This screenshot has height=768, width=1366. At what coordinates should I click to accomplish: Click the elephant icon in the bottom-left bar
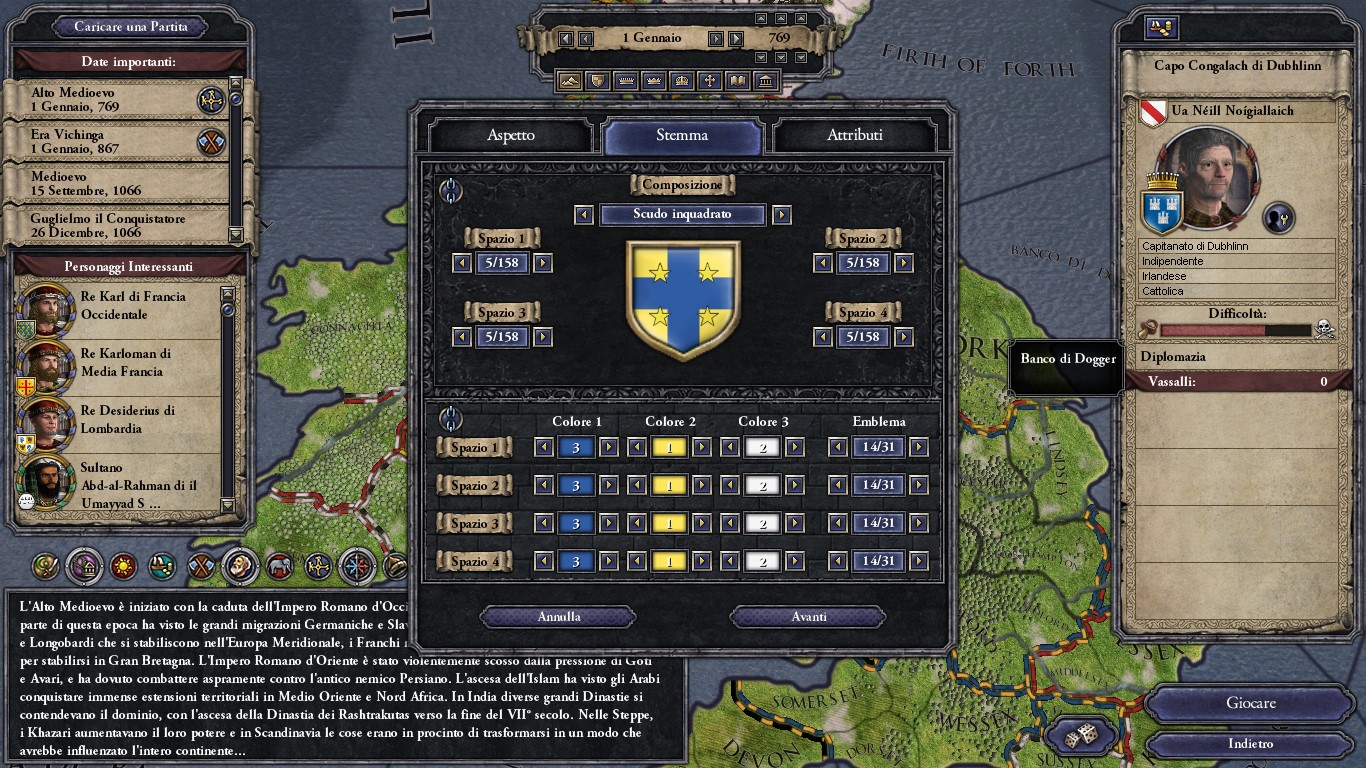coord(280,567)
